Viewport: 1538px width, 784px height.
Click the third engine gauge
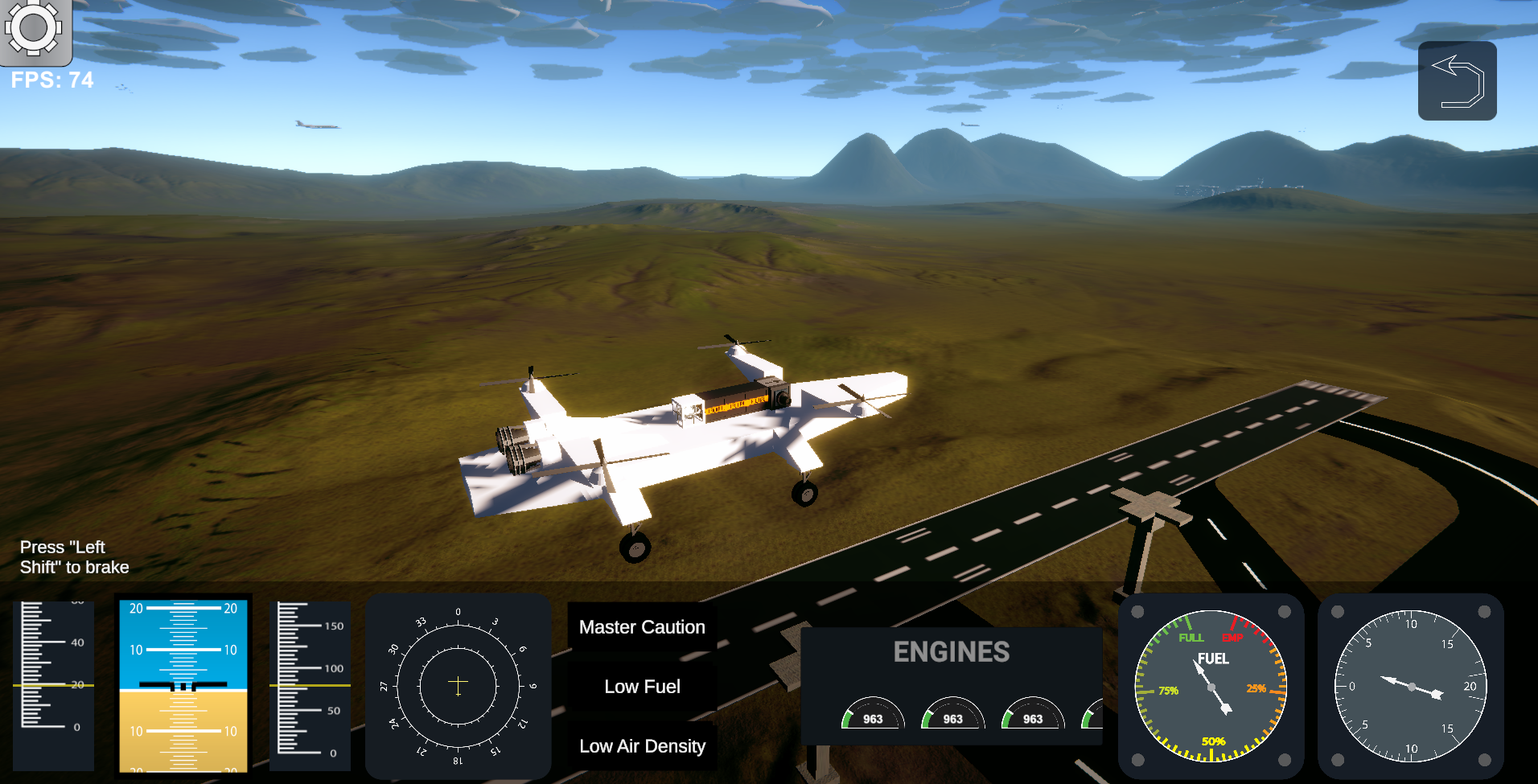coord(1032,718)
